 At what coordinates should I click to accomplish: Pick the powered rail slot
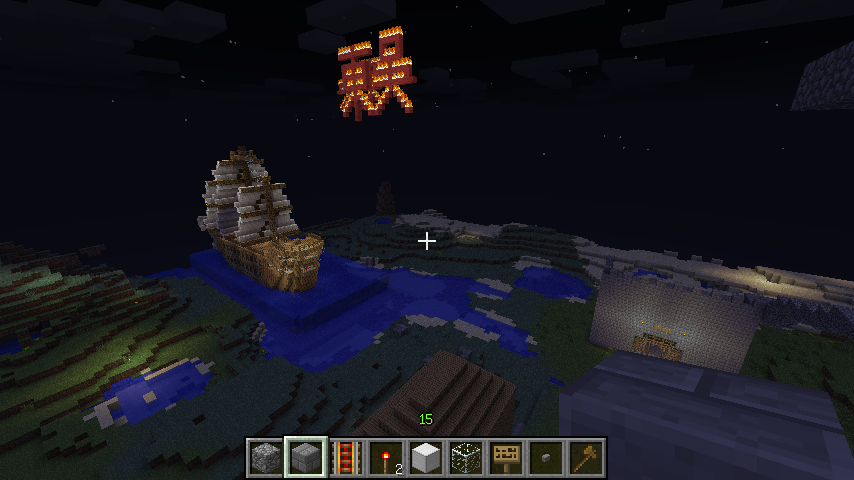tap(346, 458)
